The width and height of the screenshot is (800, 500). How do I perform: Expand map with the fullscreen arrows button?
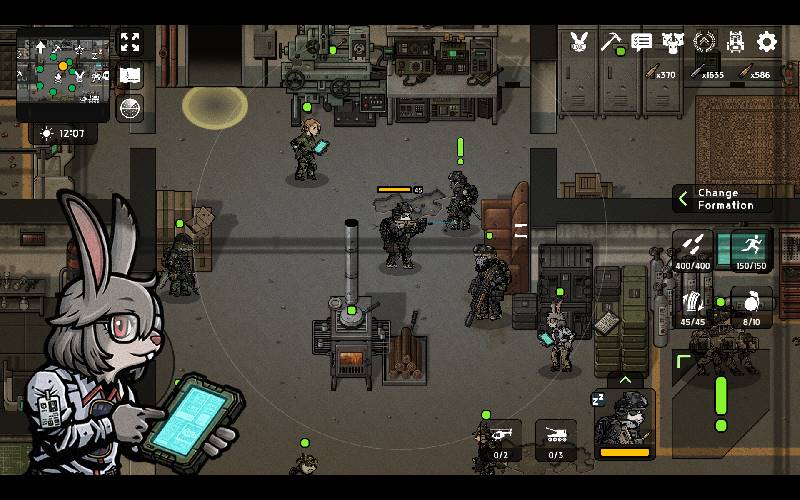click(130, 42)
